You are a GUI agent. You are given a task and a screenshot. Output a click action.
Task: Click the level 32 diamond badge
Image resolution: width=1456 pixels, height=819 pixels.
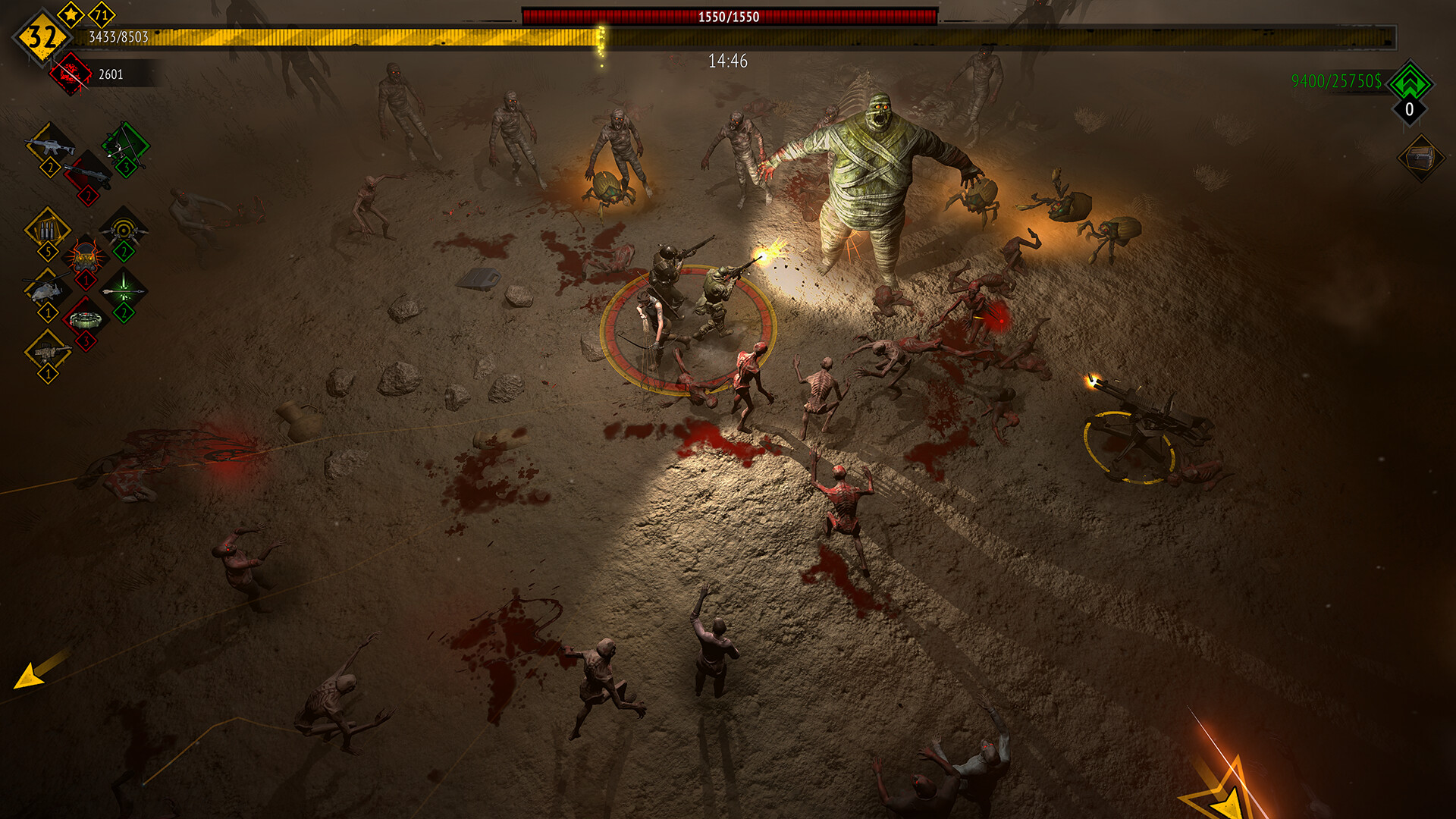point(42,36)
